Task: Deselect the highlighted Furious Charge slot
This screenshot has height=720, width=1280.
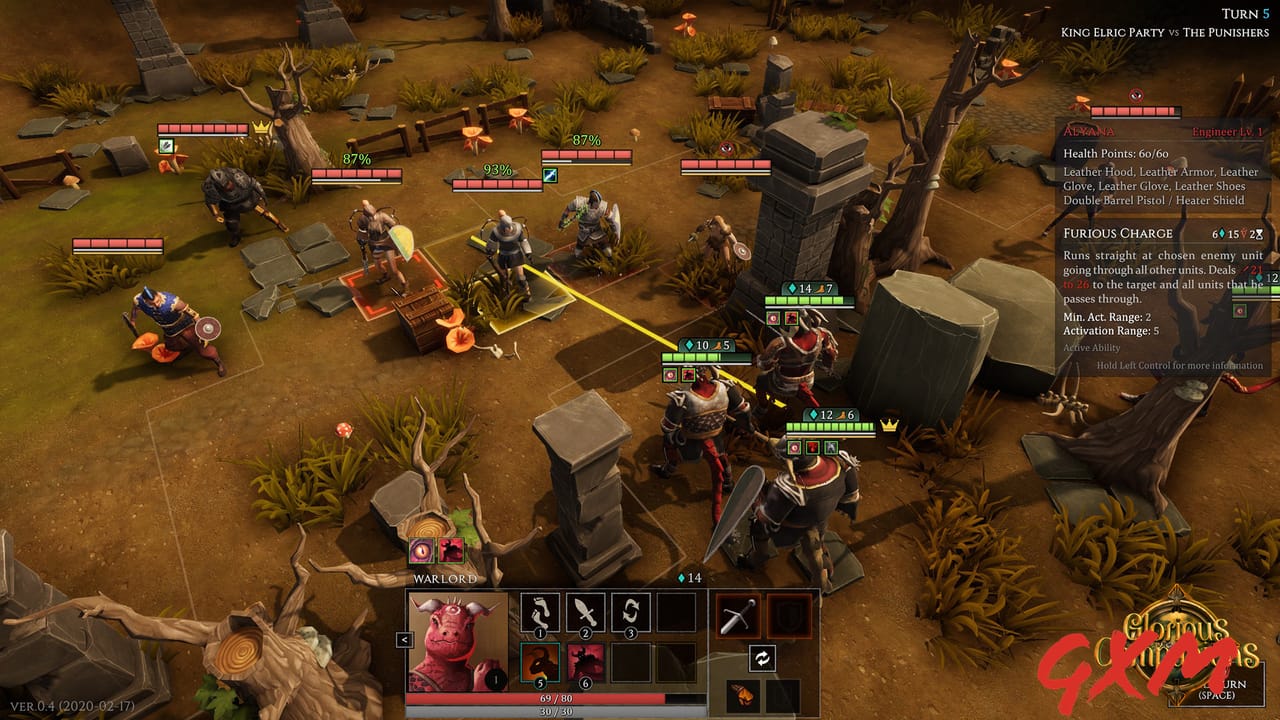Action: [539, 663]
